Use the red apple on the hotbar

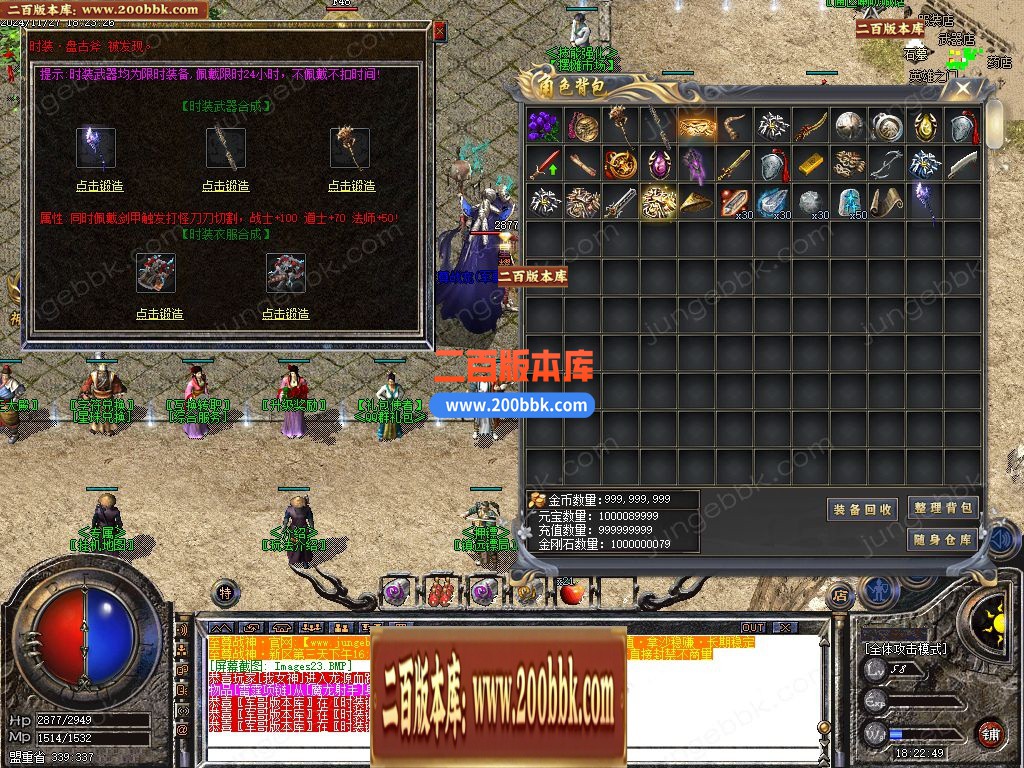(571, 593)
